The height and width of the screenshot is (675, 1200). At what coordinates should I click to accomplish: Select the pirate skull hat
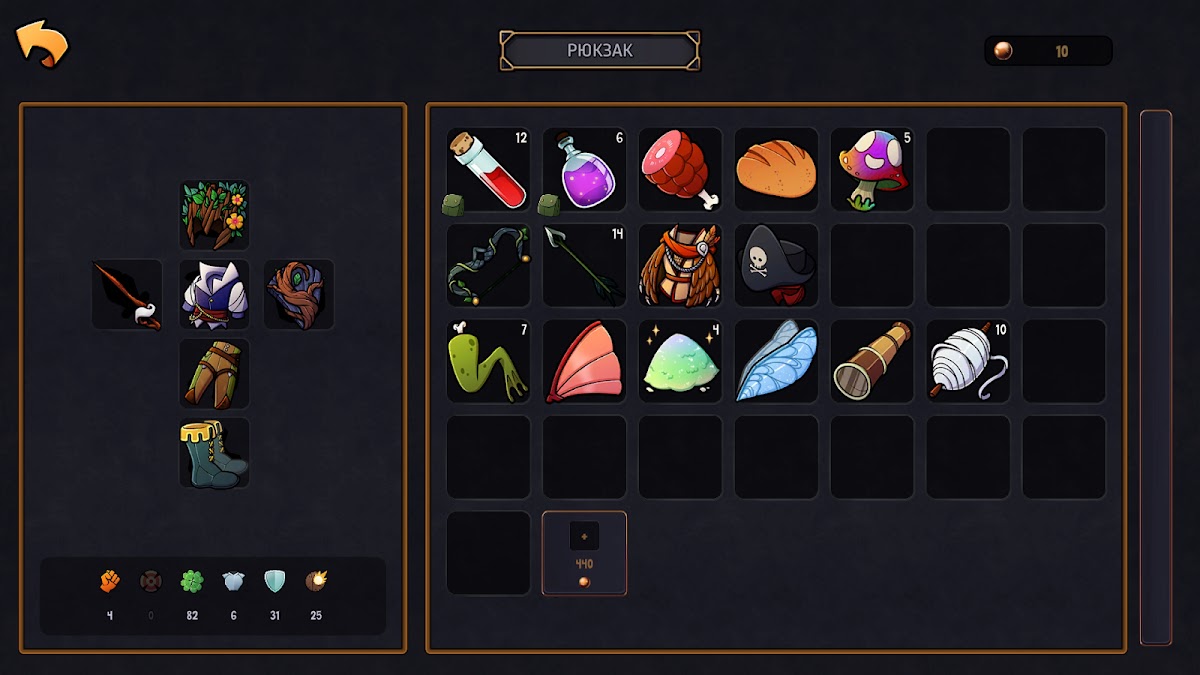[776, 265]
